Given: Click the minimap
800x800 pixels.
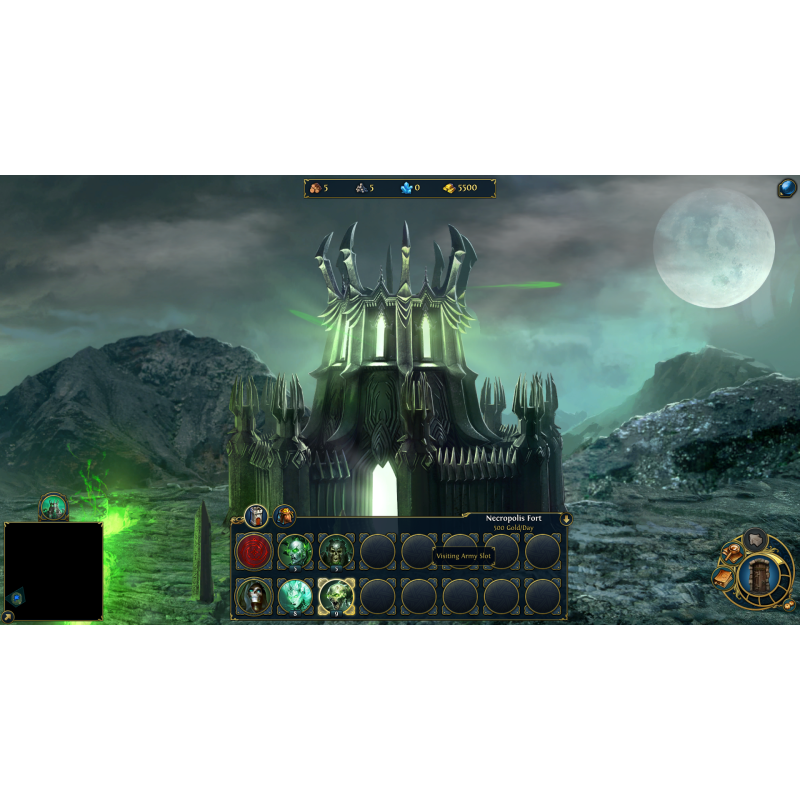Looking at the screenshot, I should 53,571.
